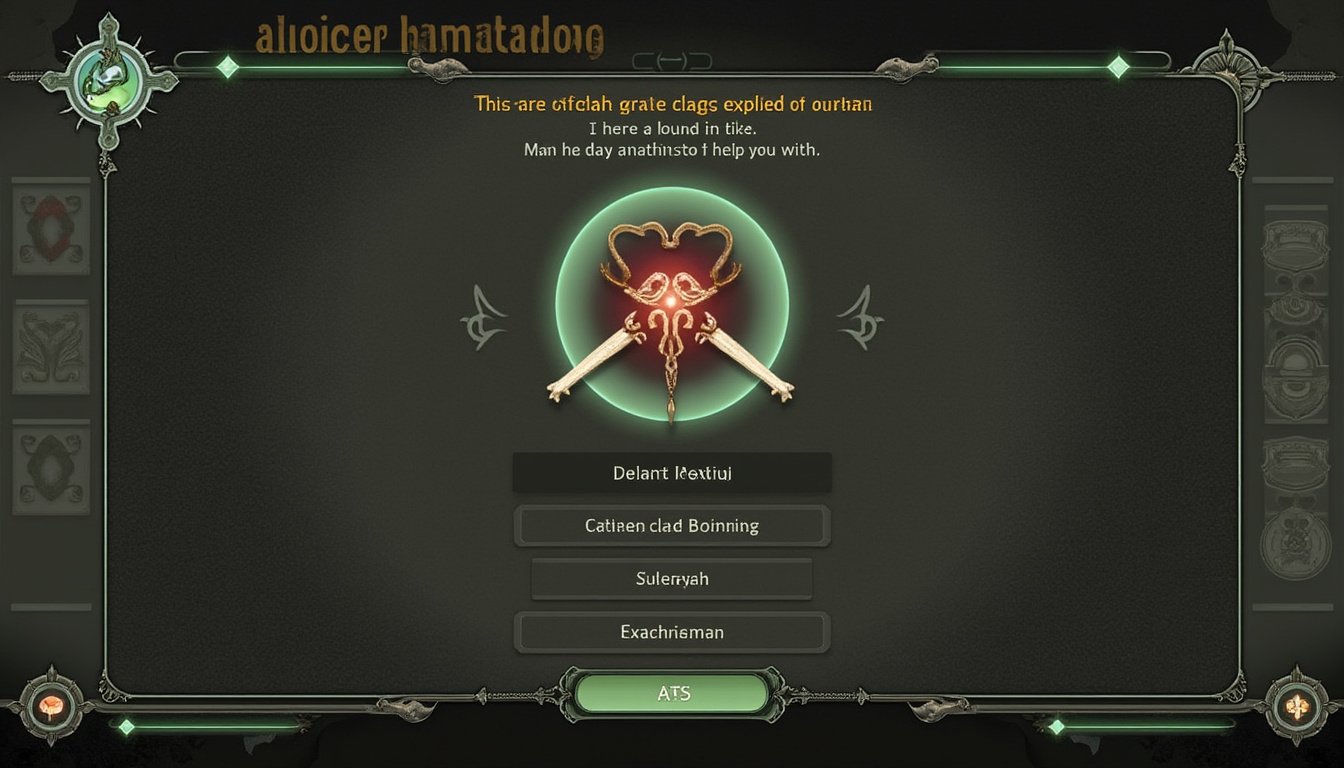Select the red gem side panel slot
The image size is (1344, 768).
51,227
